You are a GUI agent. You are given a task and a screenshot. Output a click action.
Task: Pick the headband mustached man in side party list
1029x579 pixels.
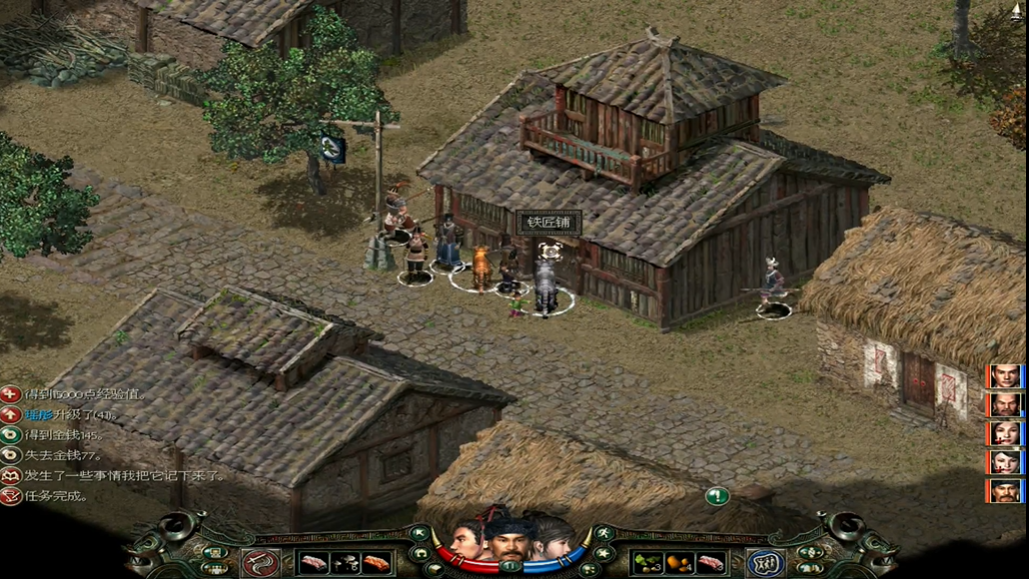[x=1005, y=491]
